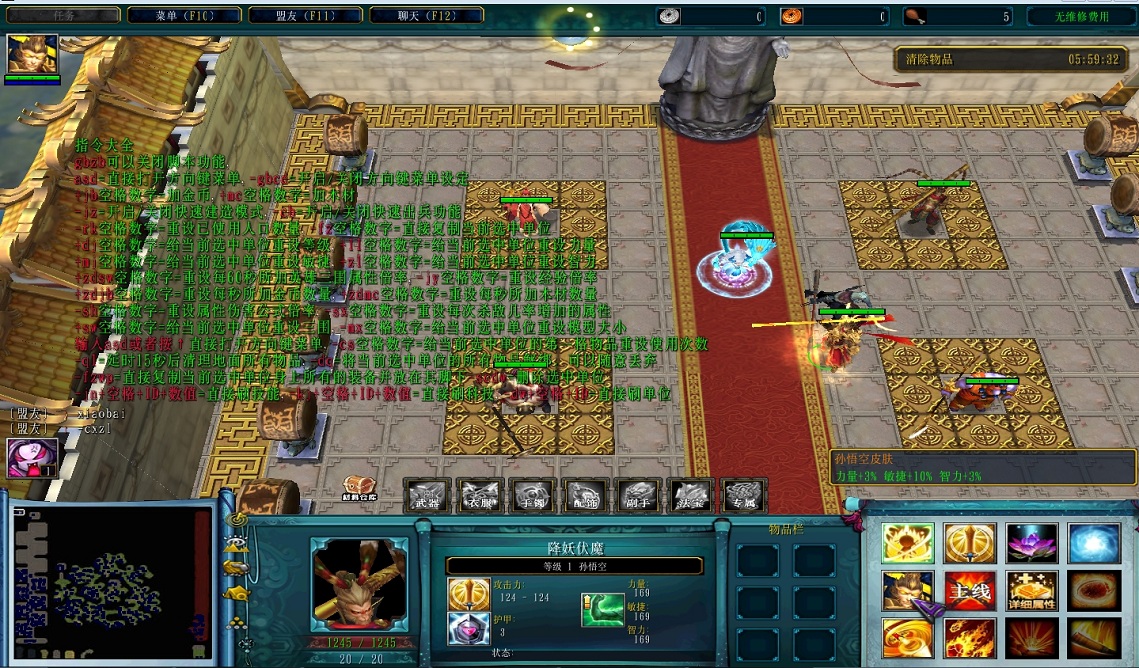Open the 盟友 (F11) allies menu
This screenshot has height=668, width=1139.
coord(305,15)
